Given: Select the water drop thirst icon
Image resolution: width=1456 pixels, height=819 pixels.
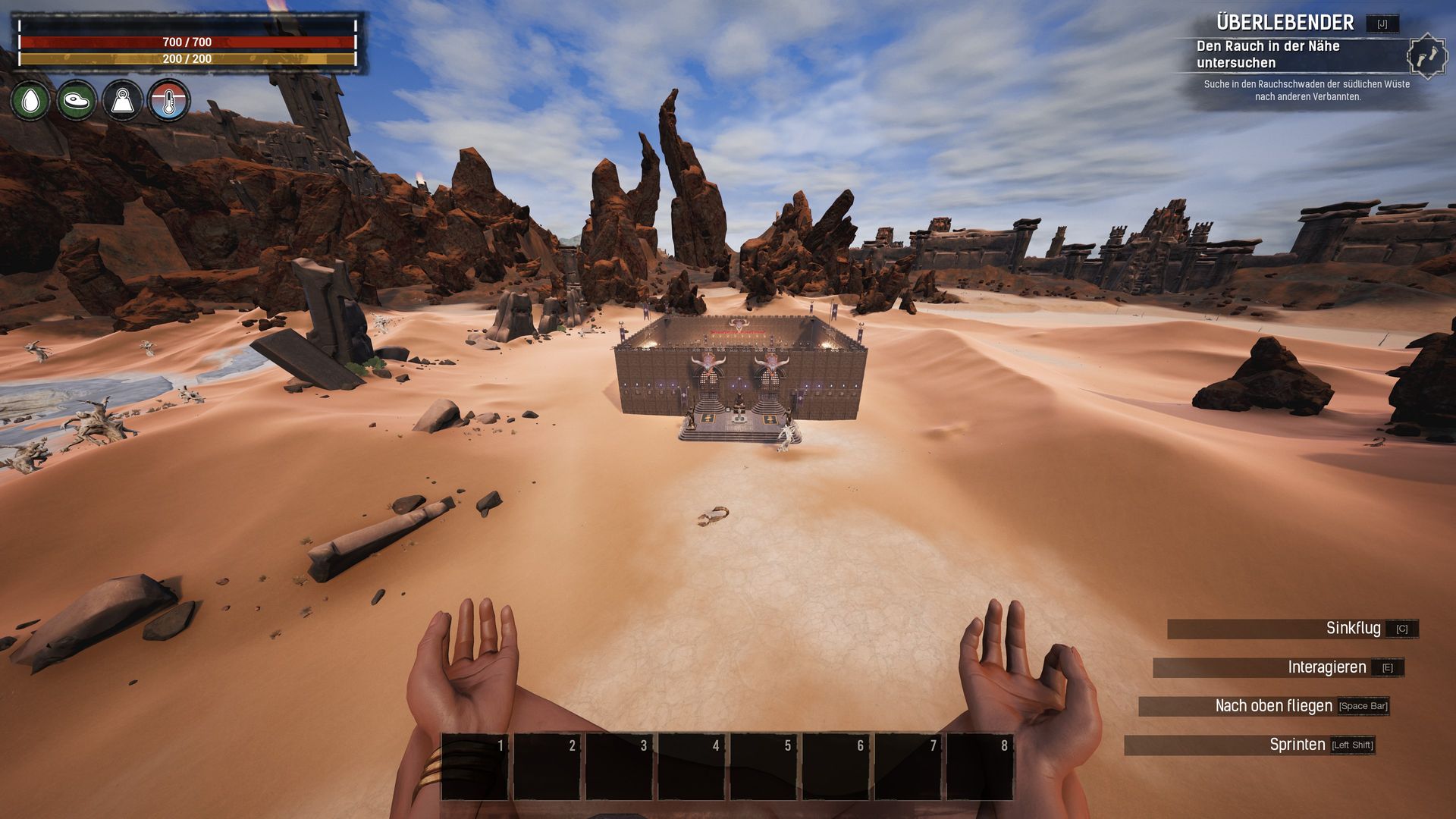Looking at the screenshot, I should (31, 100).
